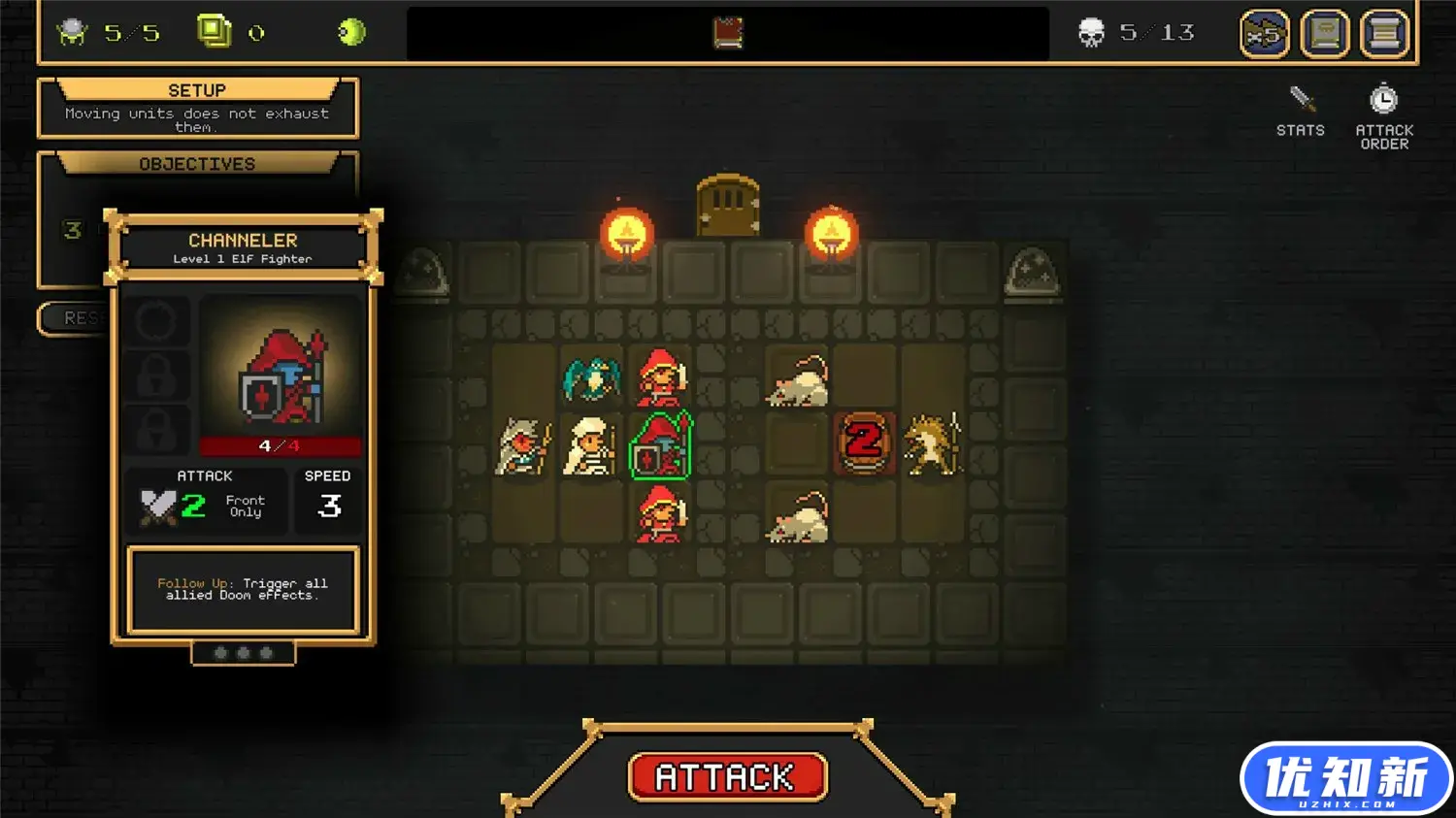Viewport: 1456px width, 818px height.
Task: Select the white-hooded priest unit
Action: [591, 446]
